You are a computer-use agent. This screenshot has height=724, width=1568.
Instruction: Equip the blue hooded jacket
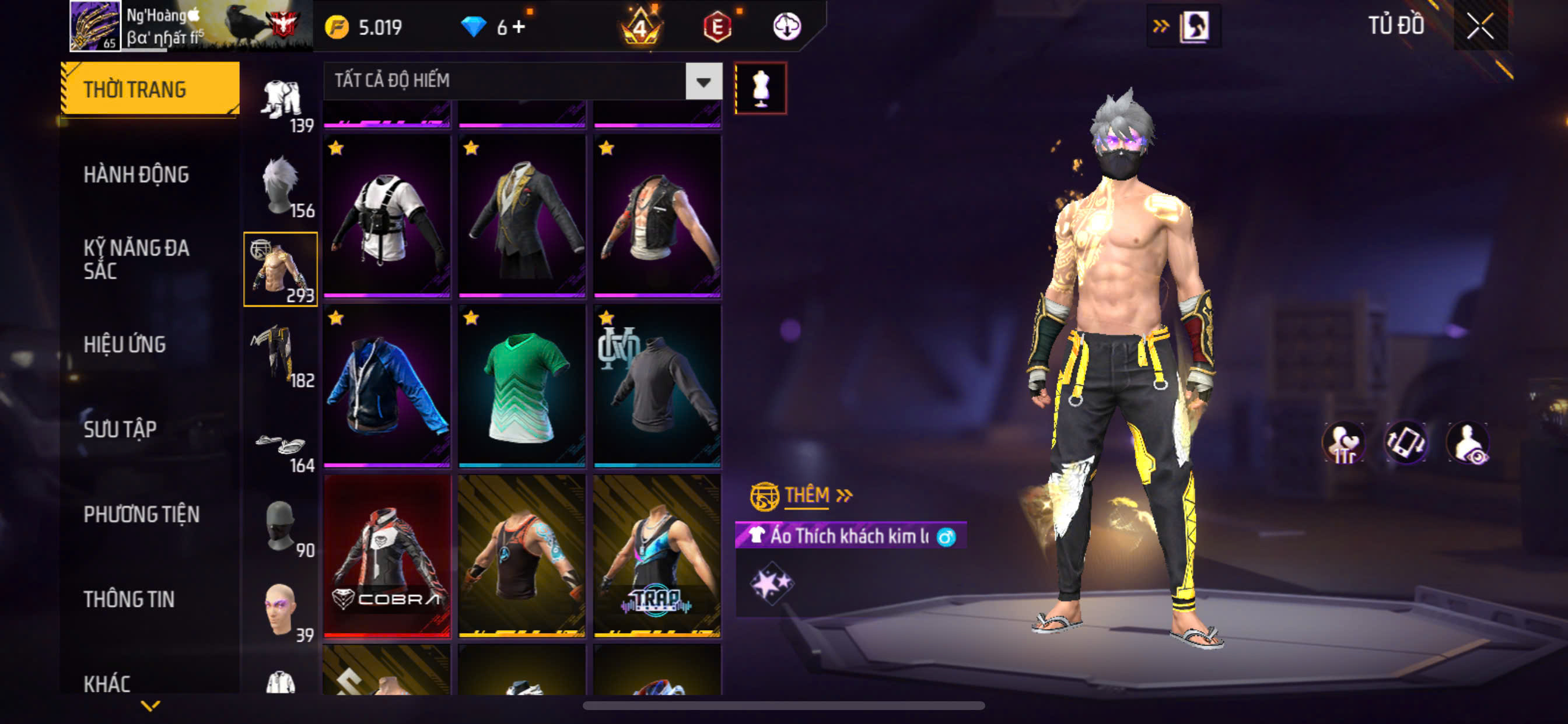pyautogui.click(x=387, y=386)
